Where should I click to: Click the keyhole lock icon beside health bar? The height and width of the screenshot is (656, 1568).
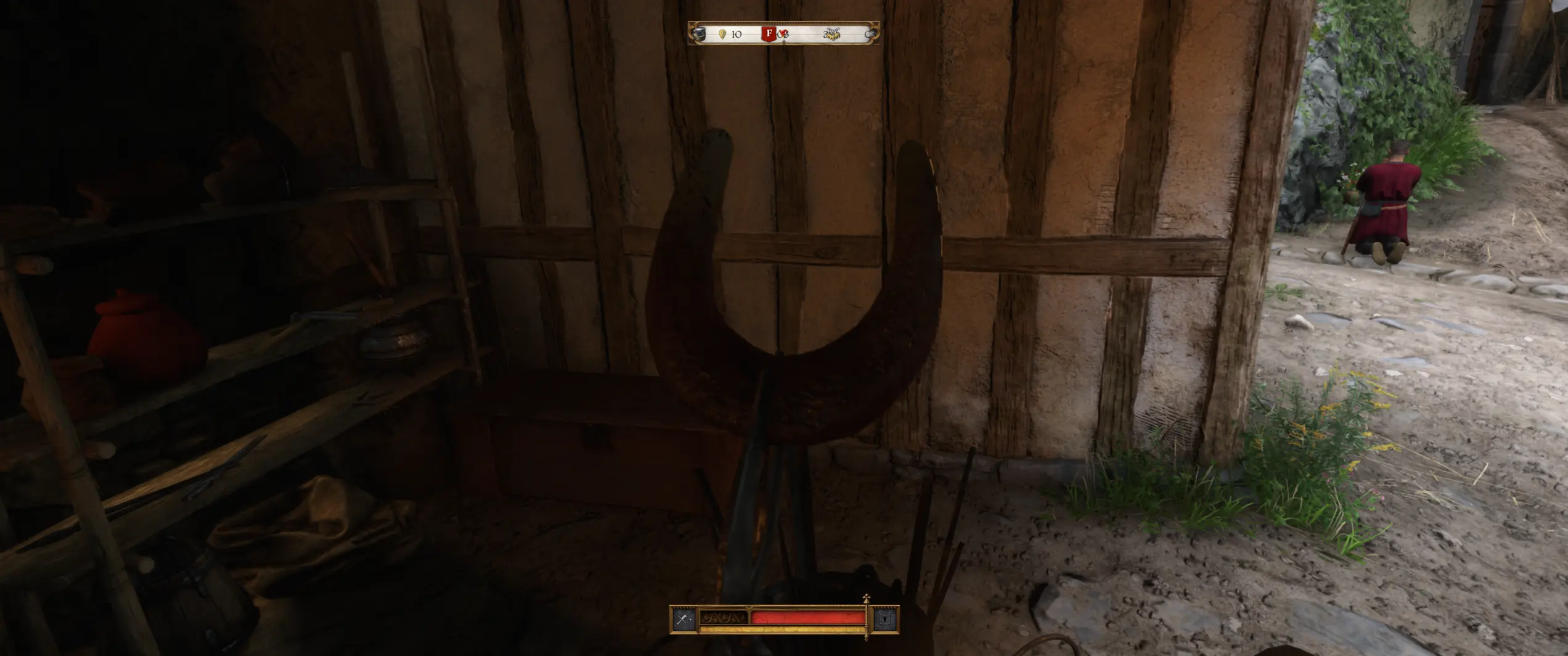[x=885, y=618]
